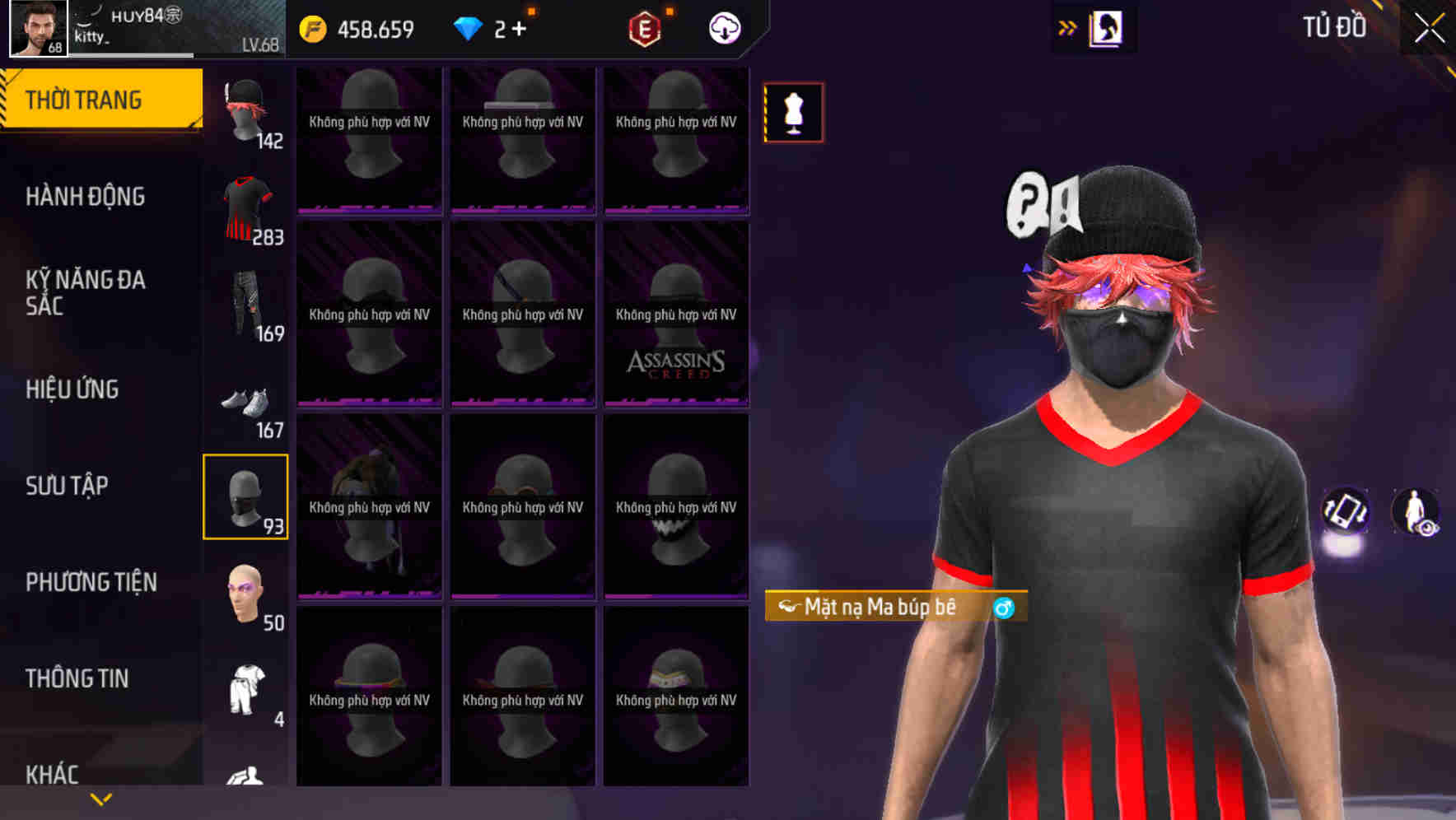1456x820 pixels.
Task: Expand the sidebar with the down chevron
Action: 100,799
